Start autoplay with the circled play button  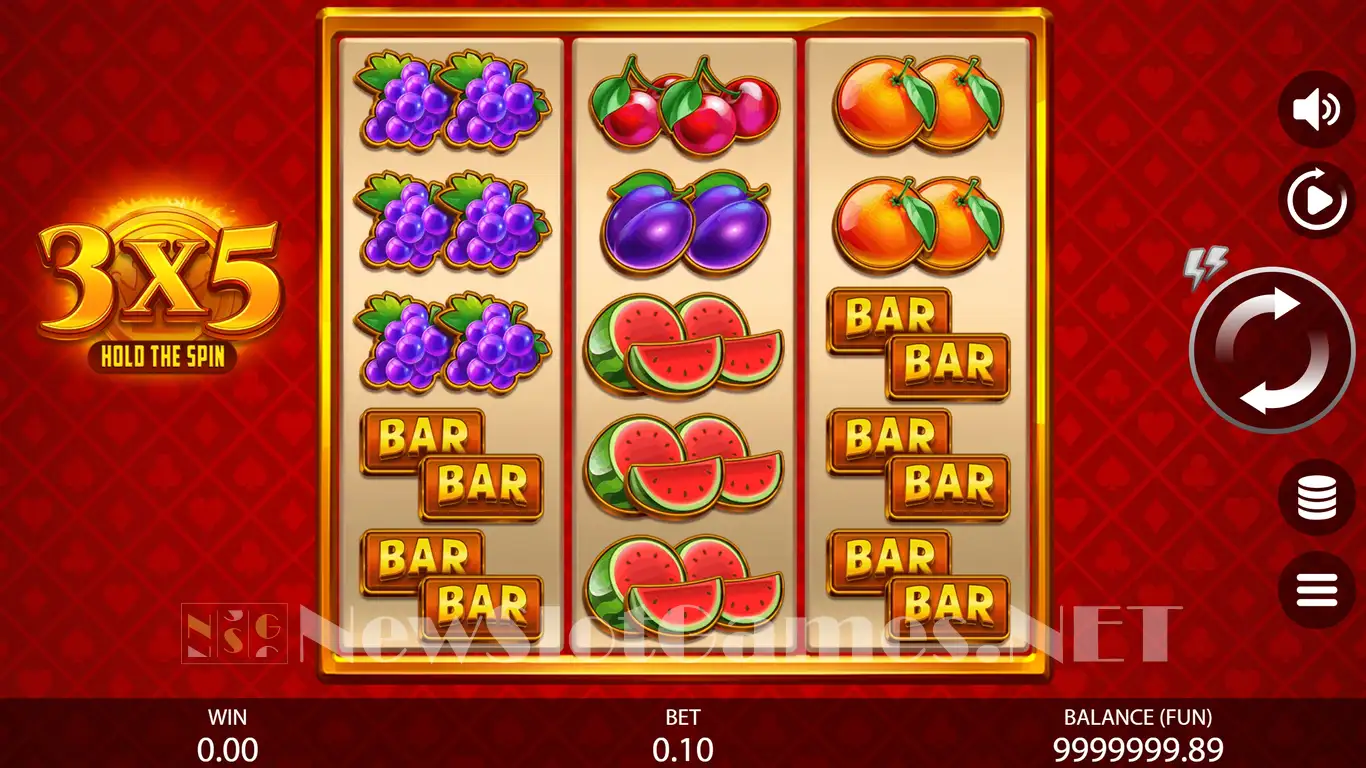click(x=1316, y=201)
